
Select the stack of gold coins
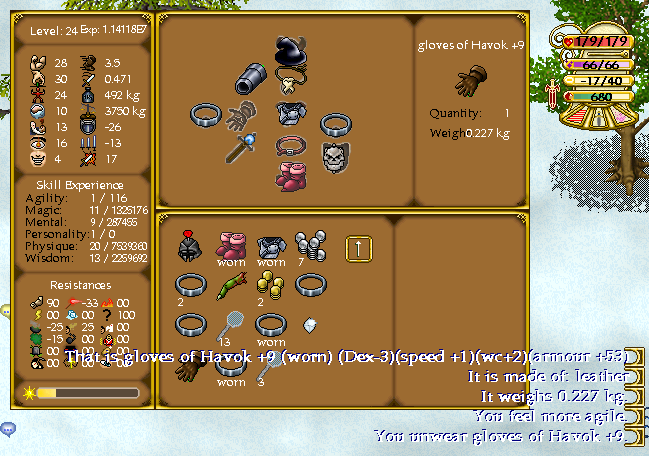(267, 285)
